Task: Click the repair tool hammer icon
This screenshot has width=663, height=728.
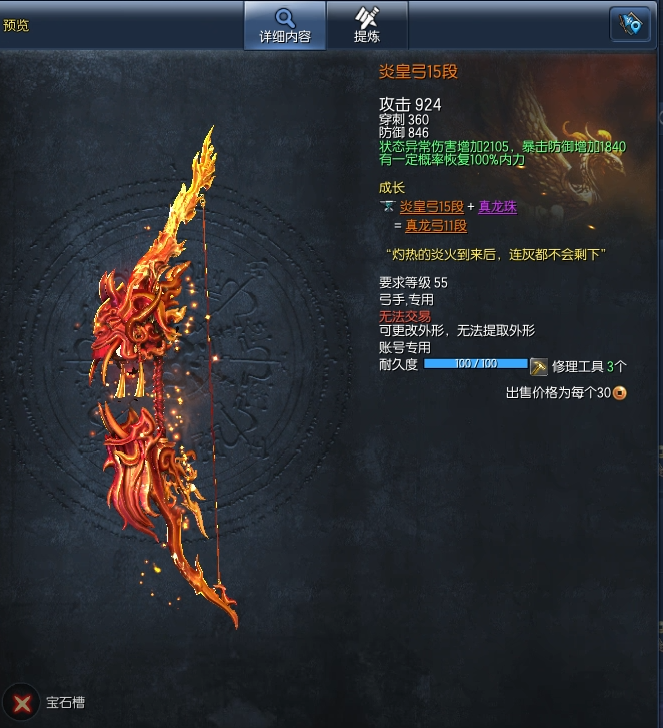Action: [539, 366]
